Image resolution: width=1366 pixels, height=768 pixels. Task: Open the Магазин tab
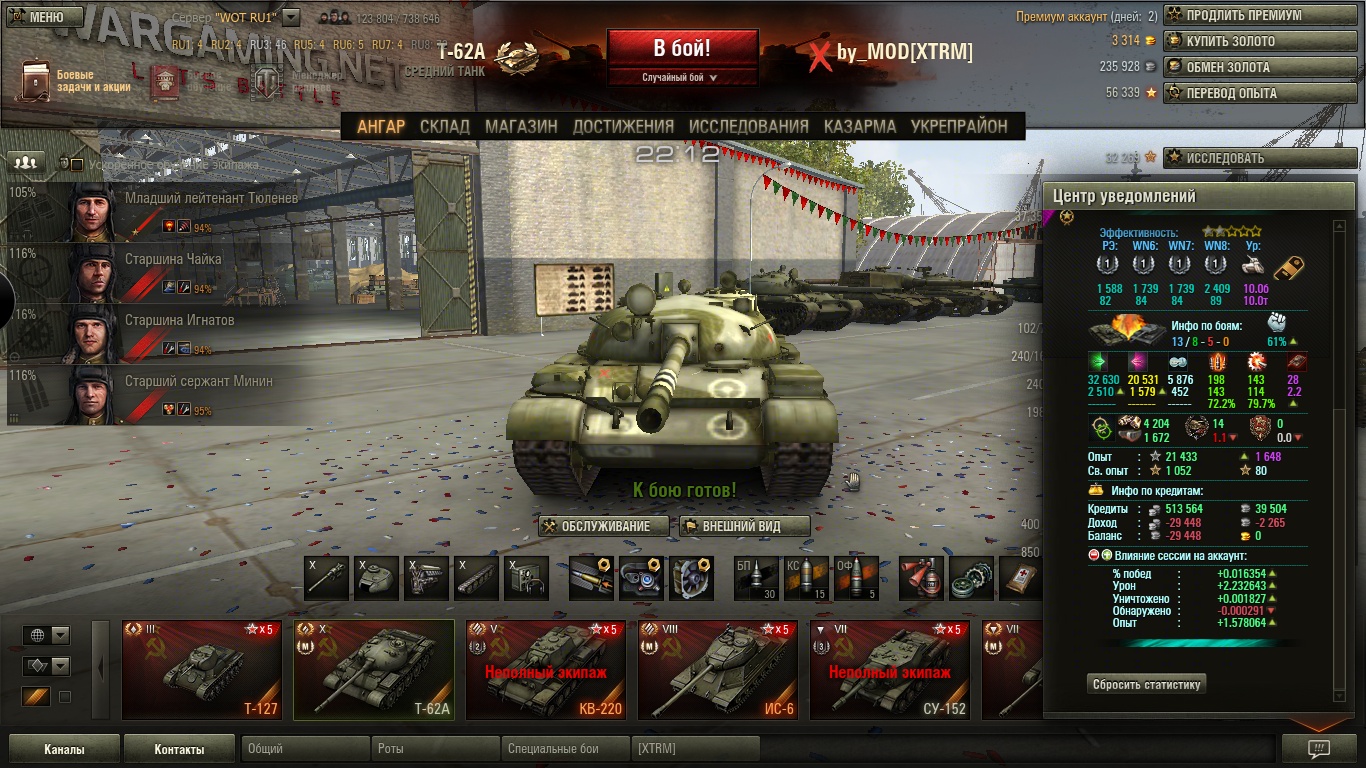tap(521, 126)
